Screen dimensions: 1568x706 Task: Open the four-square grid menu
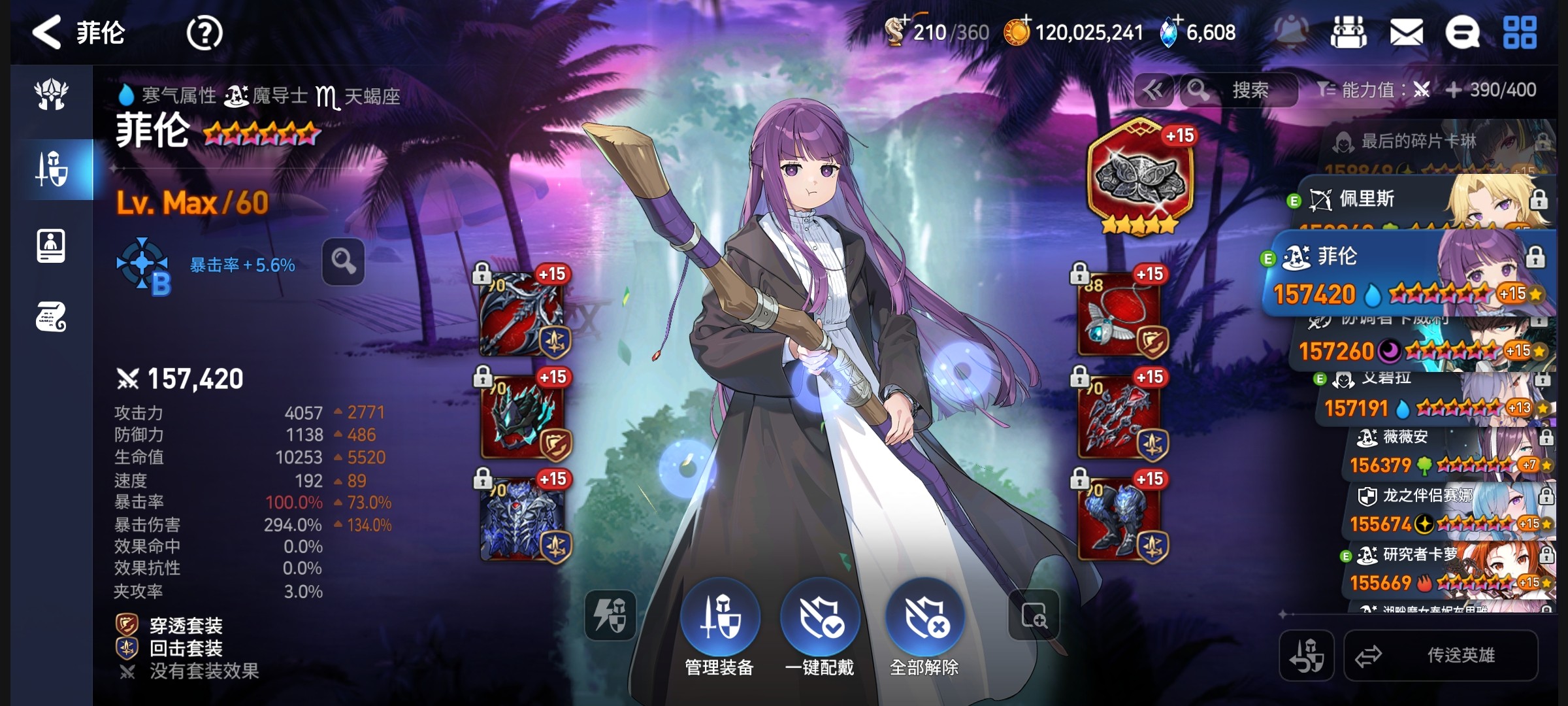(1520, 33)
